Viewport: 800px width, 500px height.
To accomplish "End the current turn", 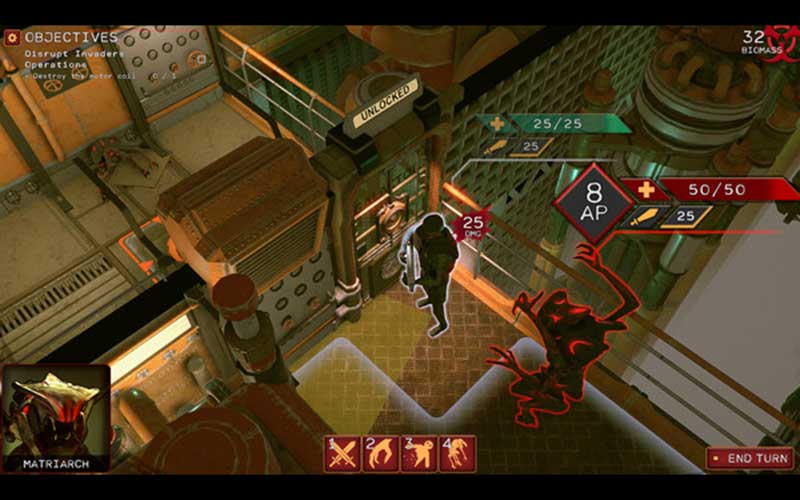I will point(750,458).
